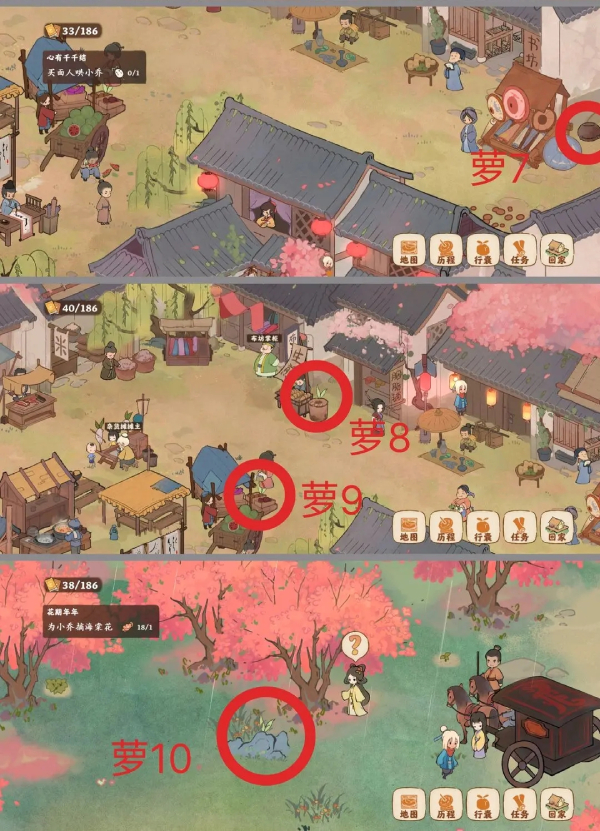Open 行囊 bag in the bottom screenshot
The width and height of the screenshot is (600, 831).
point(482,804)
